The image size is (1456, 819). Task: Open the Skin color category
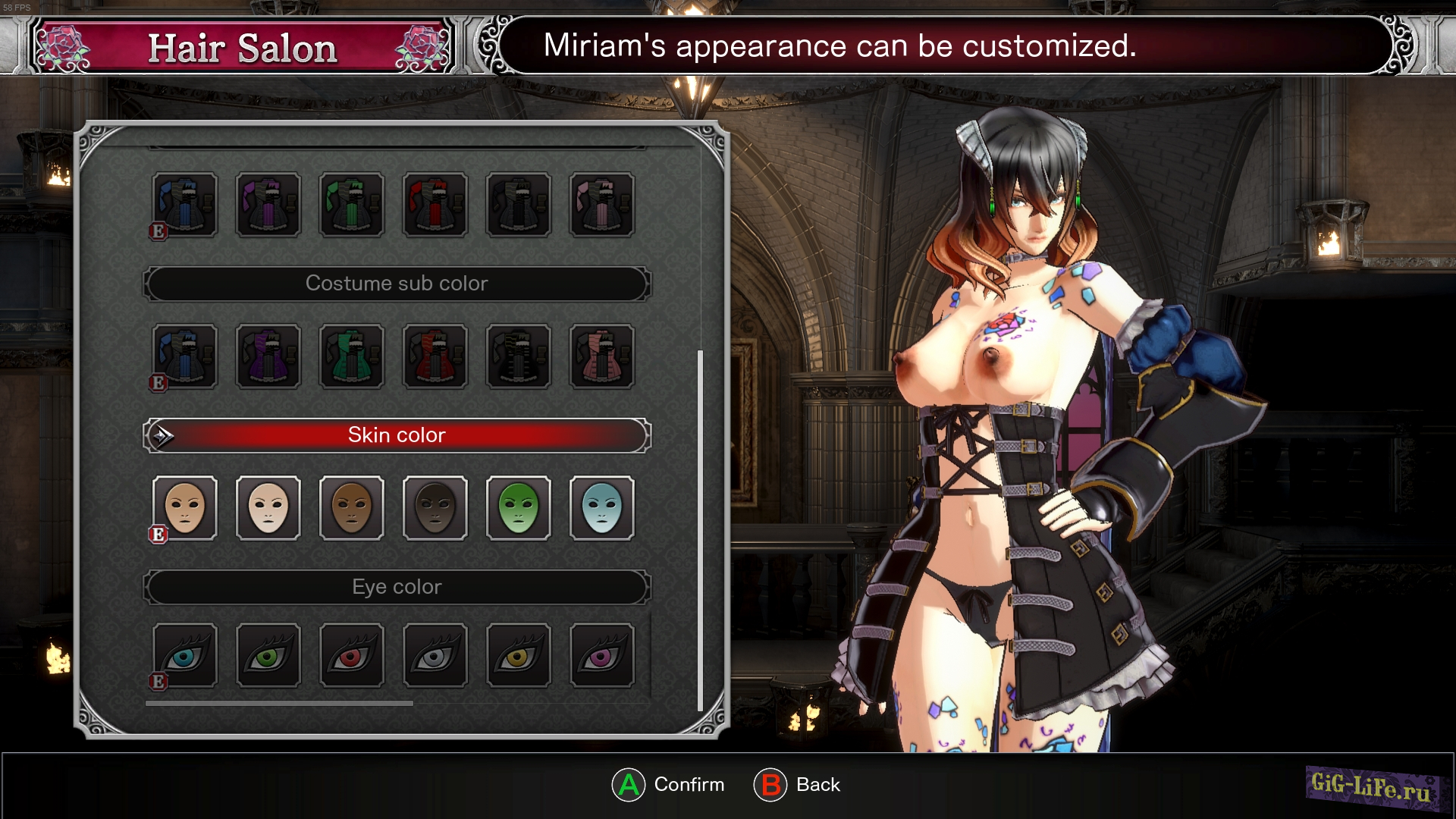pyautogui.click(x=397, y=435)
